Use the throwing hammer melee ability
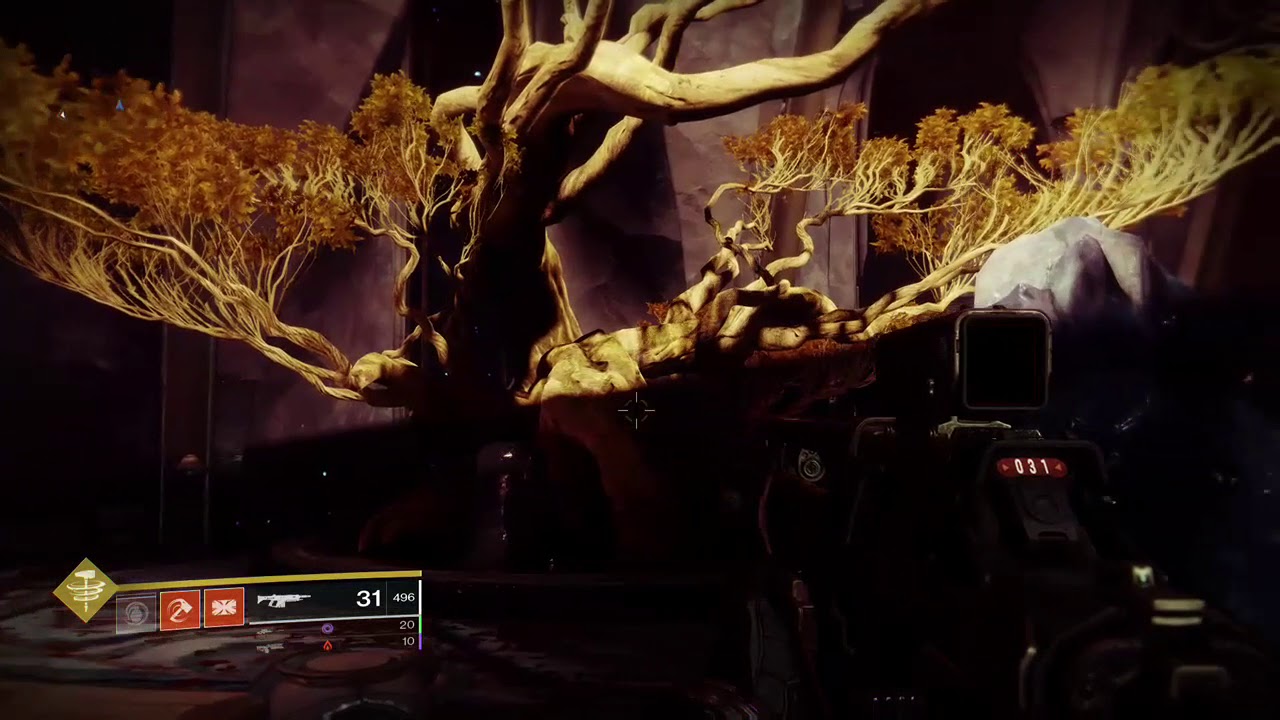The width and height of the screenshot is (1280, 720). [x=180, y=608]
